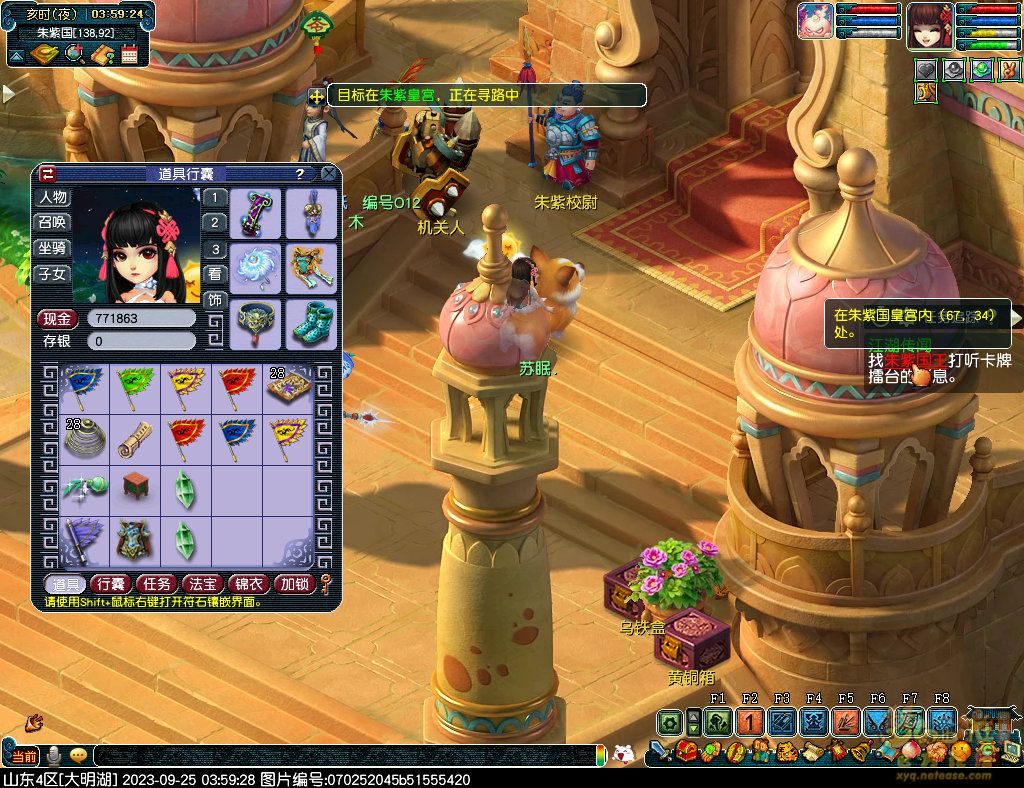Switch to the 行囊 bag tab
Image resolution: width=1024 pixels, height=788 pixels.
tap(110, 584)
